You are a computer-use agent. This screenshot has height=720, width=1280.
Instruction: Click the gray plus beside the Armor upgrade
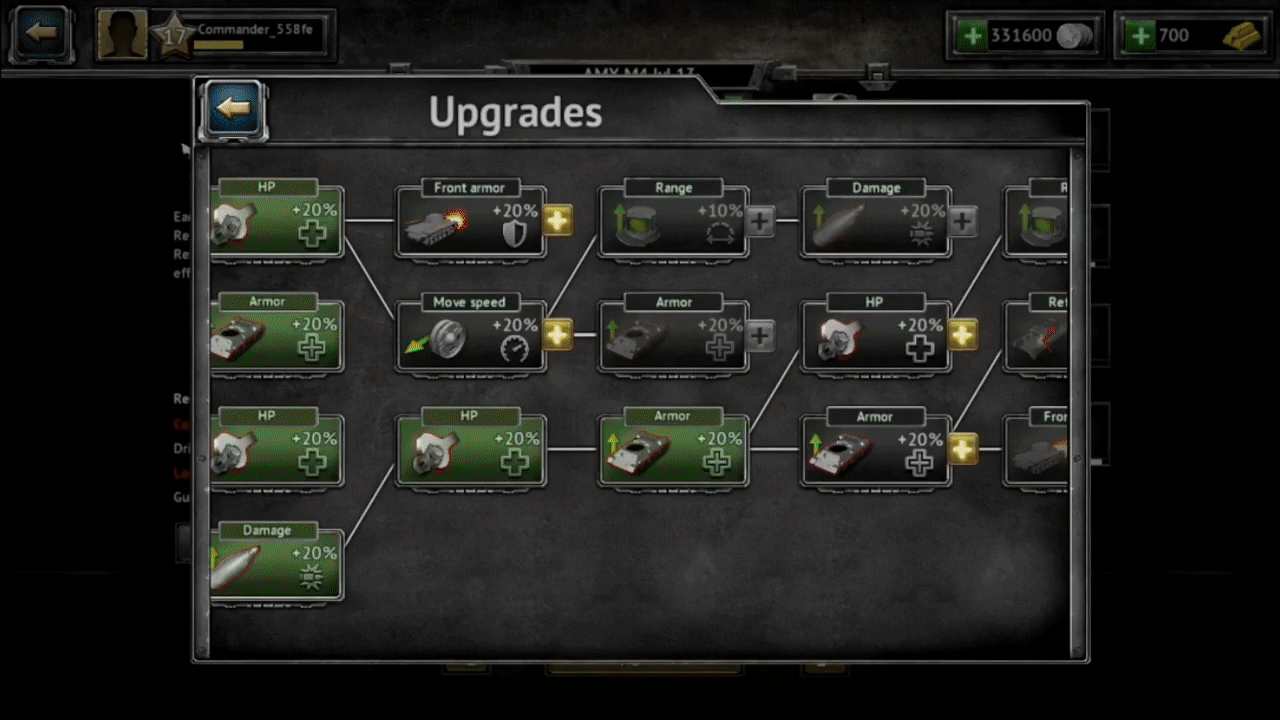point(760,335)
